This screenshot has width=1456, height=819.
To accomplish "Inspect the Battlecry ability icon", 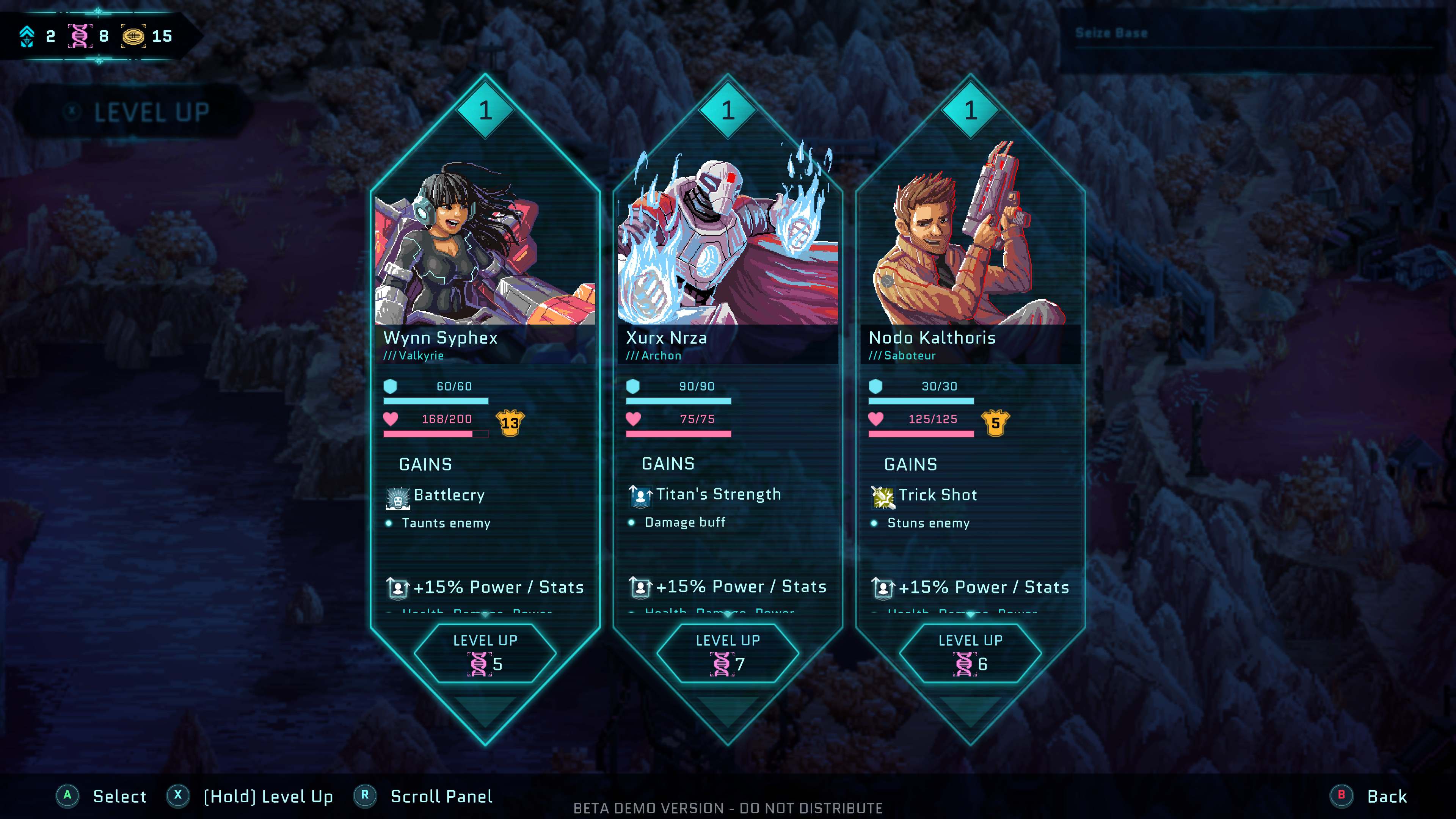I will (398, 498).
